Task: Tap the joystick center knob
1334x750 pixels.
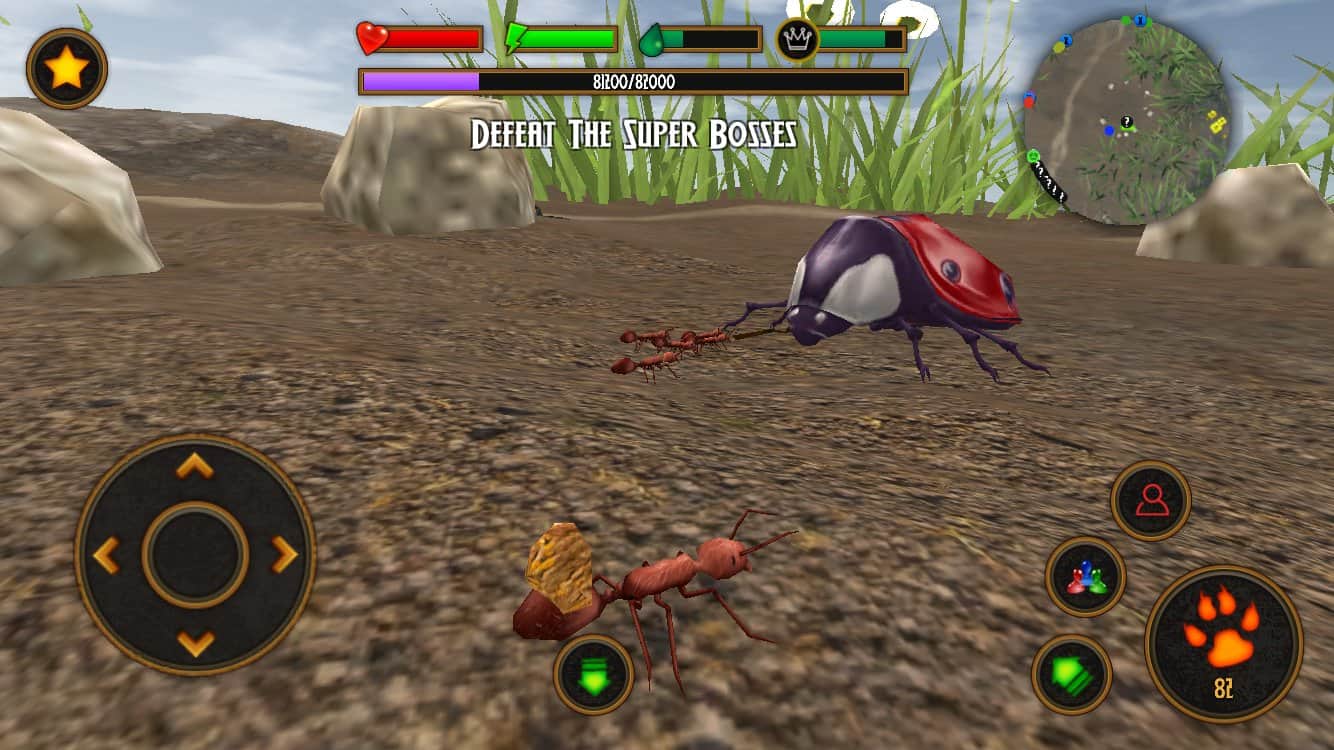Action: tap(195, 555)
